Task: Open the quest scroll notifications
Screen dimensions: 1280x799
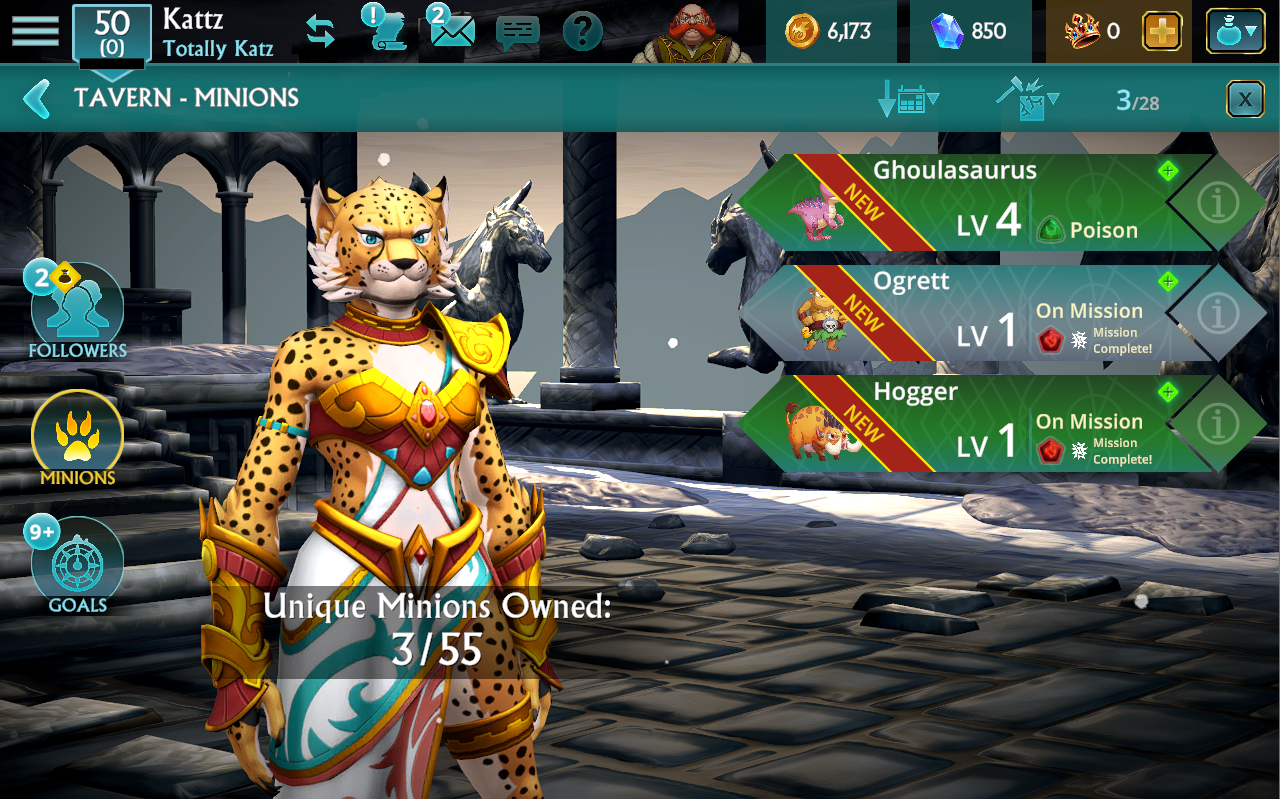Action: coord(385,30)
